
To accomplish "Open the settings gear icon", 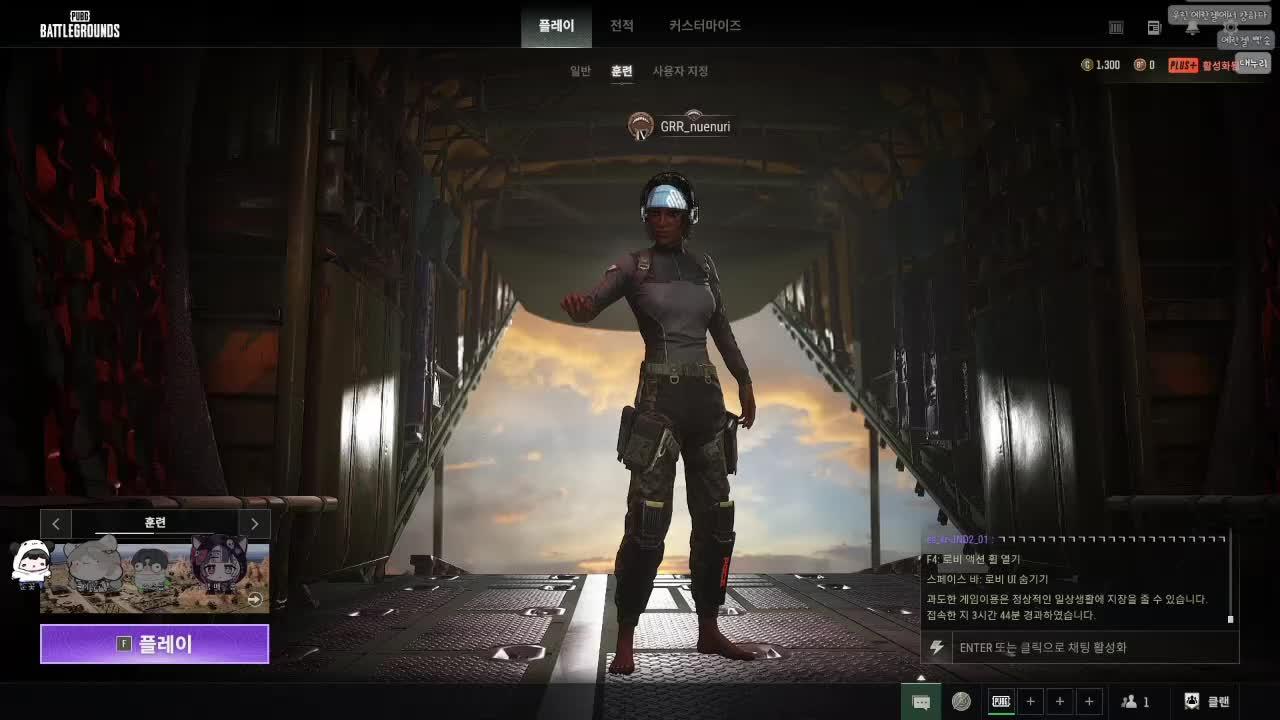I will click(1231, 27).
